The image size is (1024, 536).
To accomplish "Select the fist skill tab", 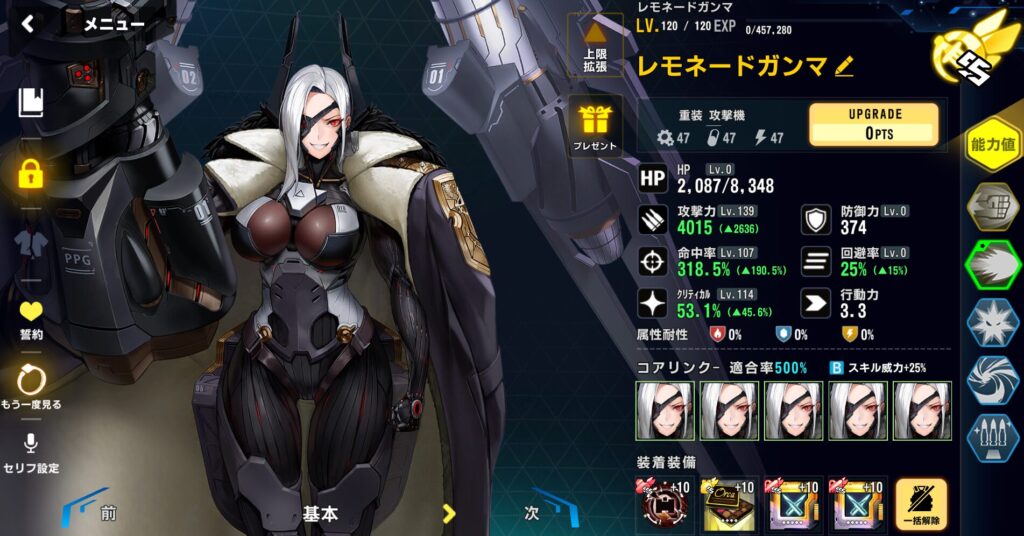I will coord(992,206).
